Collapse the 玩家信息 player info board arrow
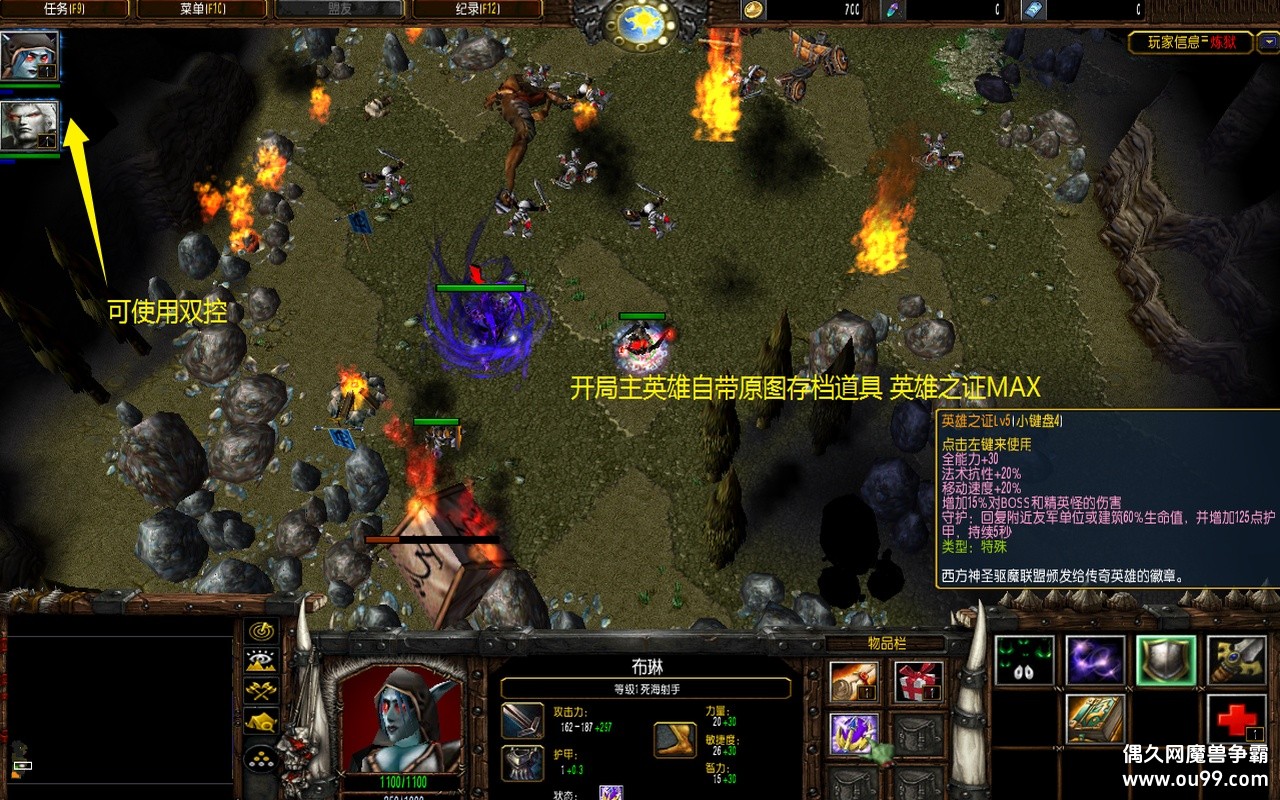The width and height of the screenshot is (1280, 800). coord(1268,42)
